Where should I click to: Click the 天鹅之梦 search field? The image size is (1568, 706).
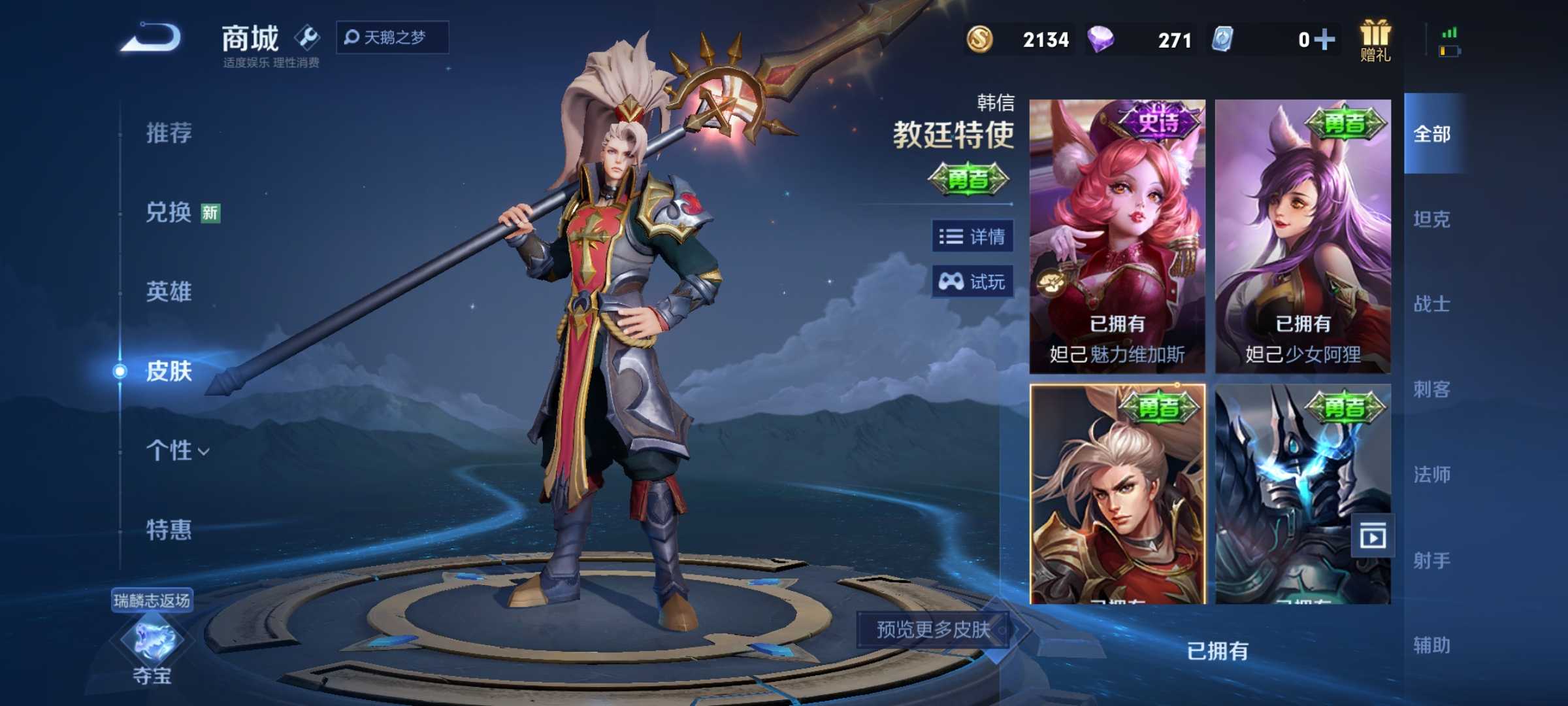(x=391, y=37)
